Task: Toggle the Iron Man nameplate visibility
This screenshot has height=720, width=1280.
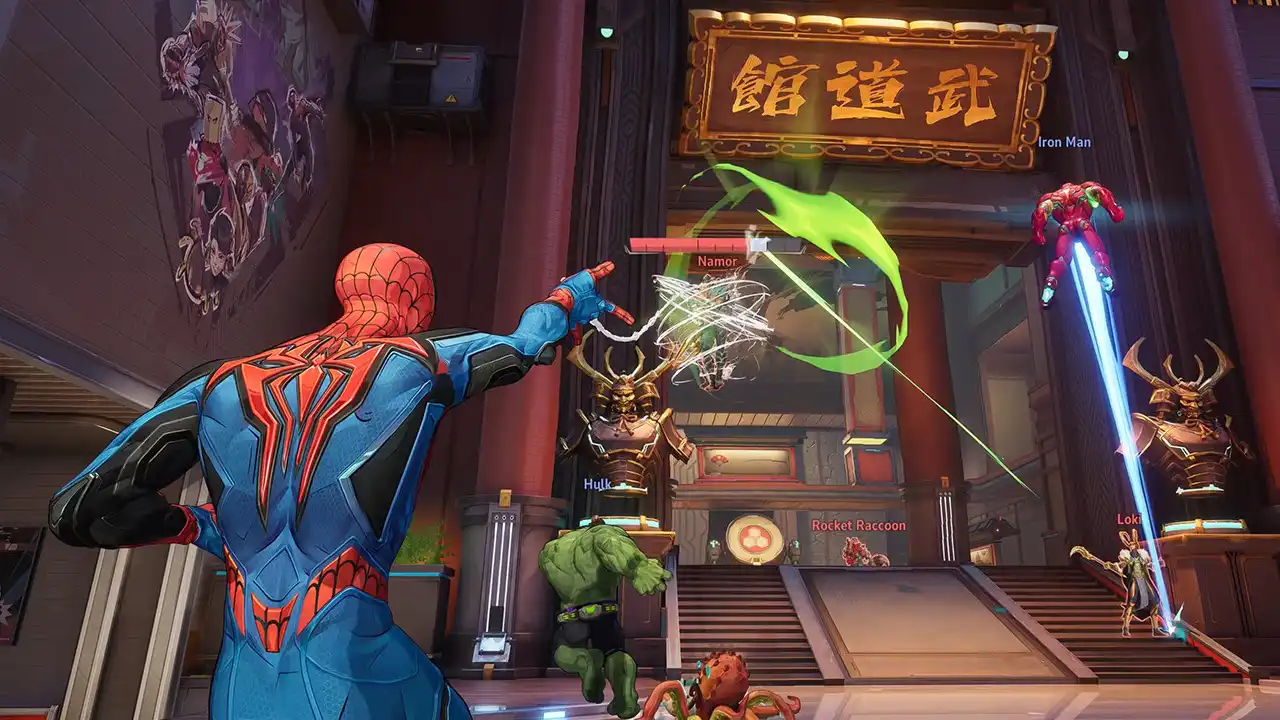Action: 1064,143
